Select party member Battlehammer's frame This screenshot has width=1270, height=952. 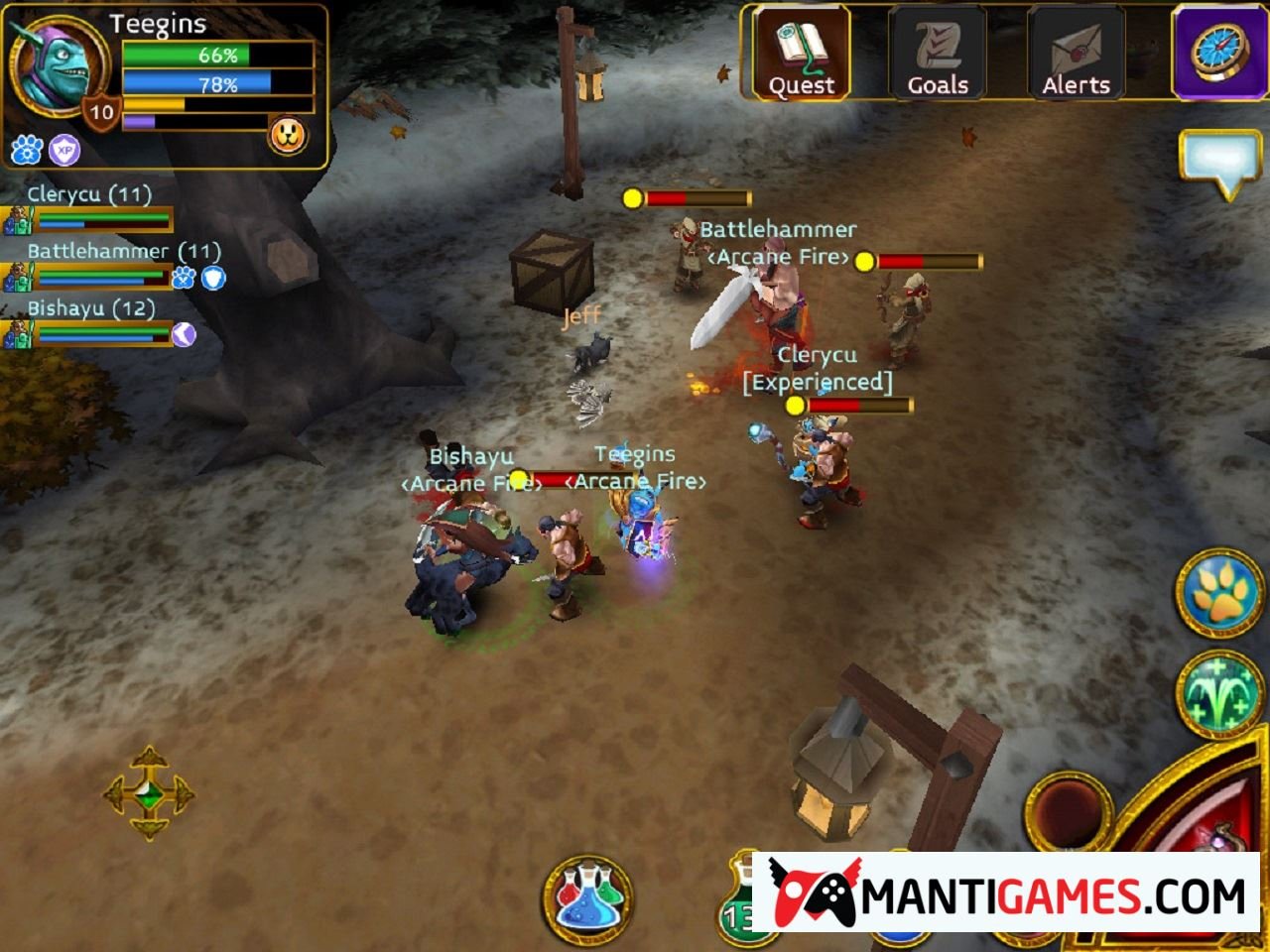point(89,266)
